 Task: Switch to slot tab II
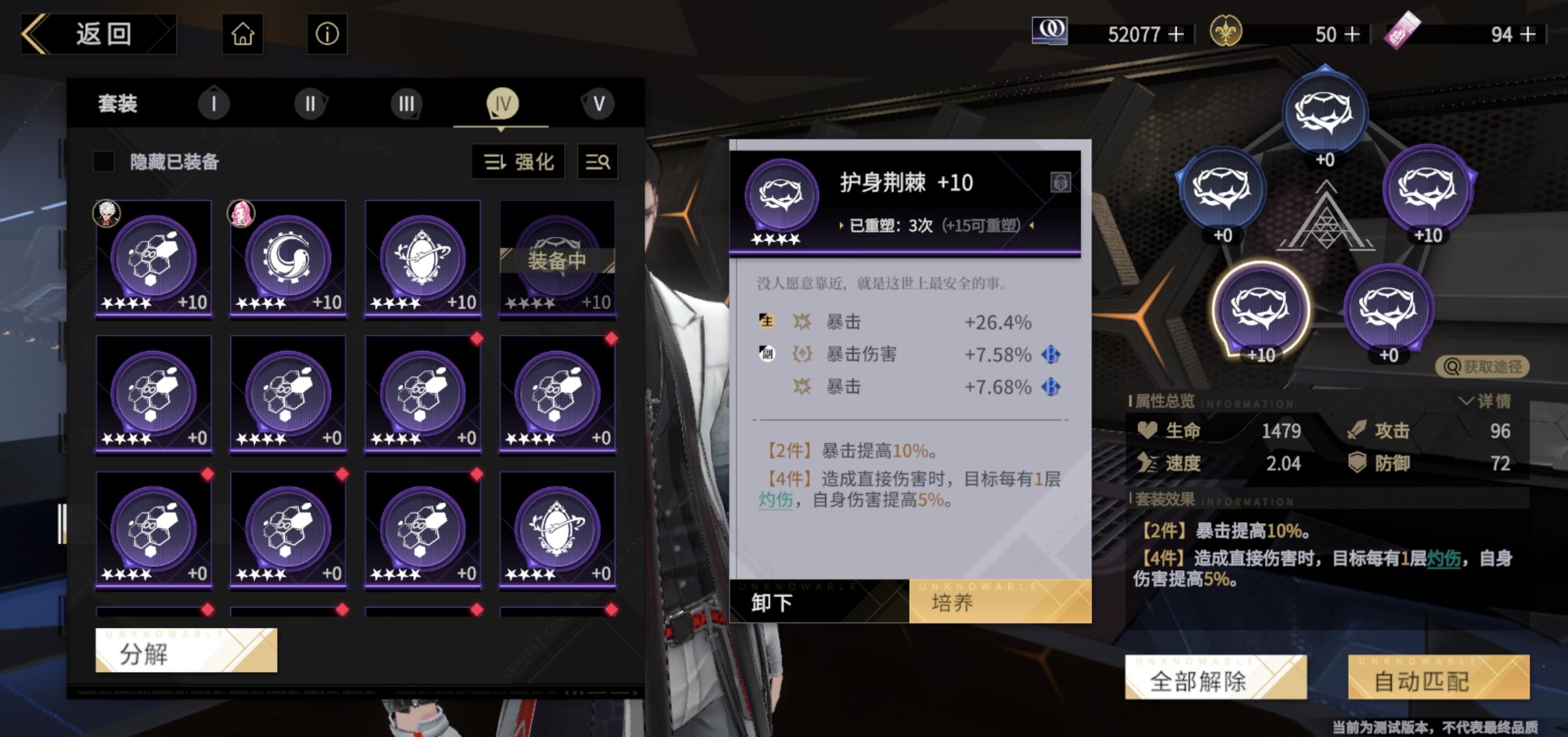click(x=310, y=104)
